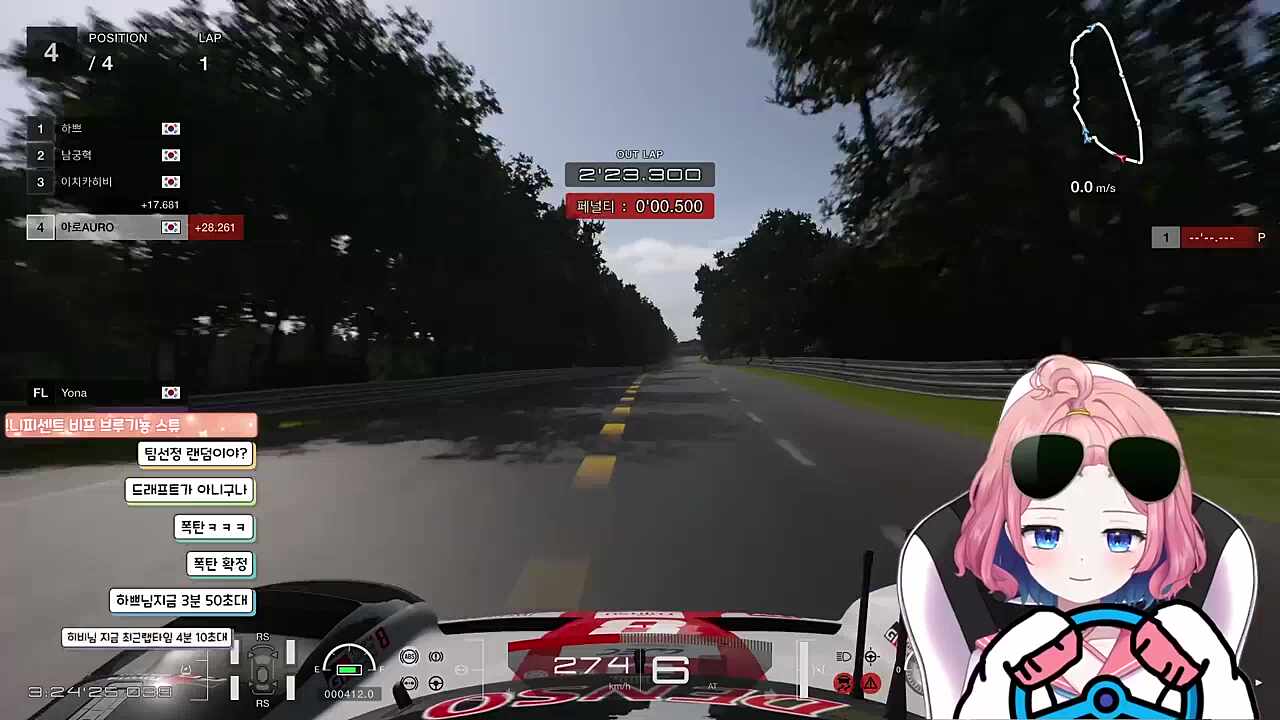Expand the OUT LAP time display
Image resolution: width=1280 pixels, height=720 pixels.
point(639,174)
